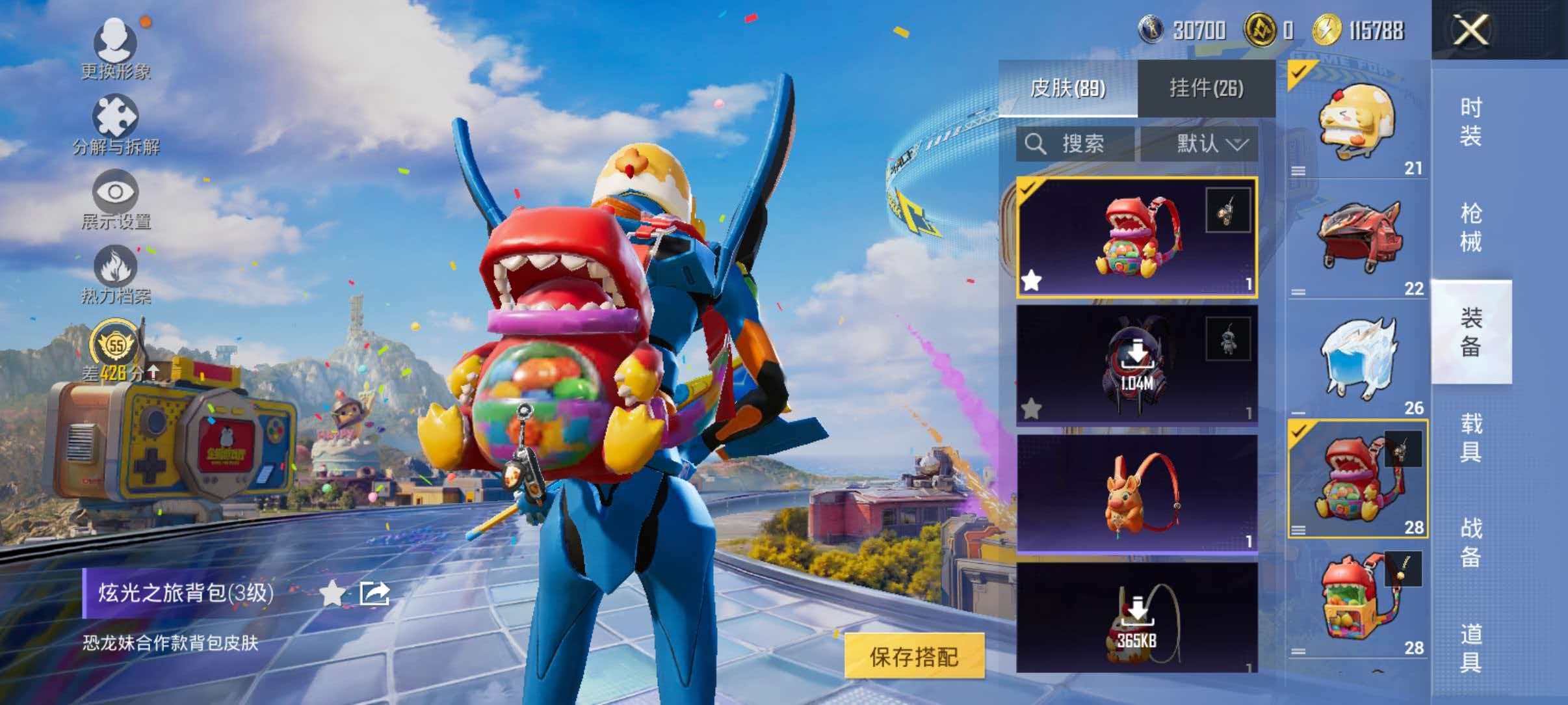Click the magnifier icon in the search bar
1568x705 pixels.
1036,144
